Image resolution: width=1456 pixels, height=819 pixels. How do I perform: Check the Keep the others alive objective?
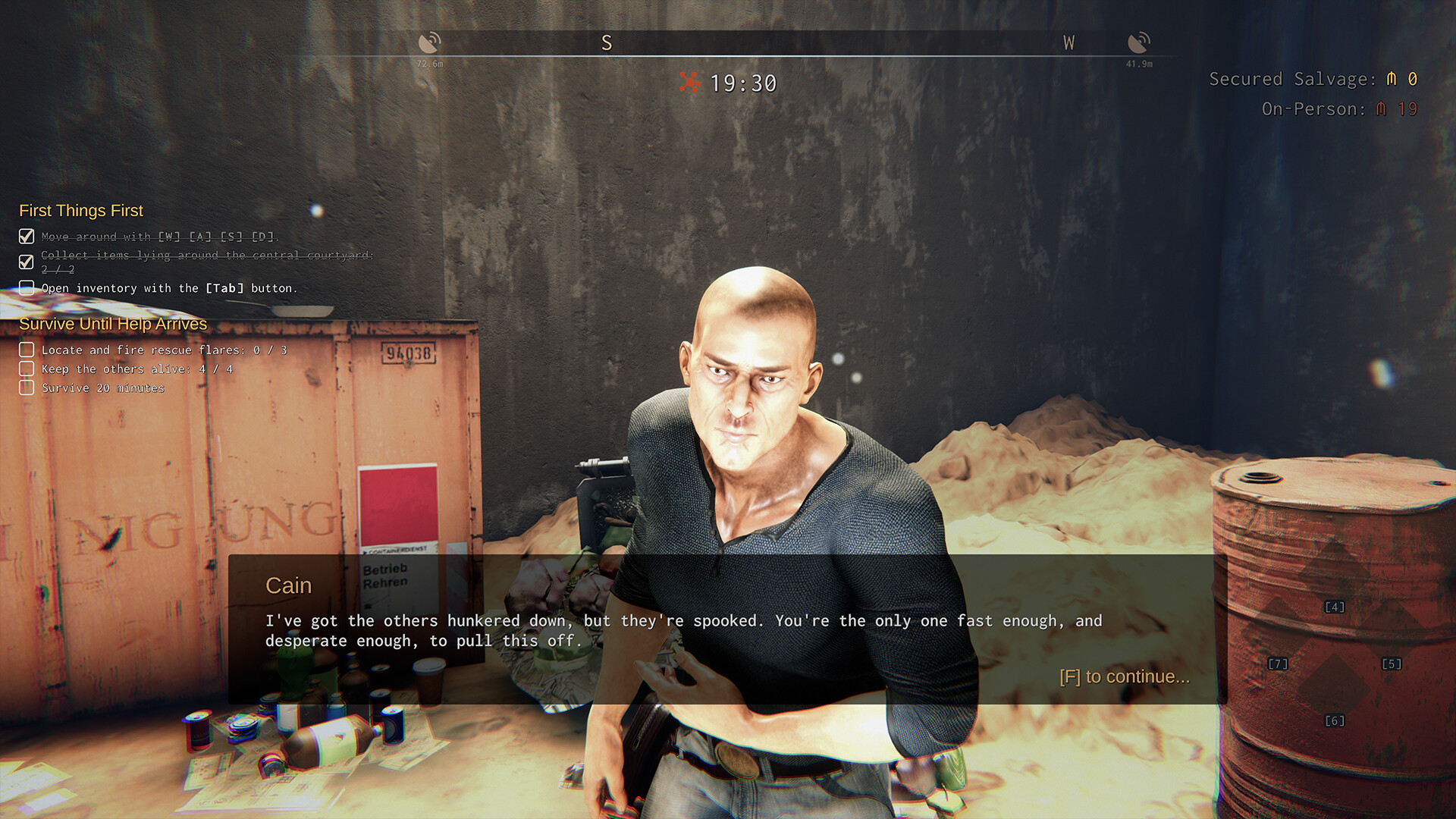point(27,369)
